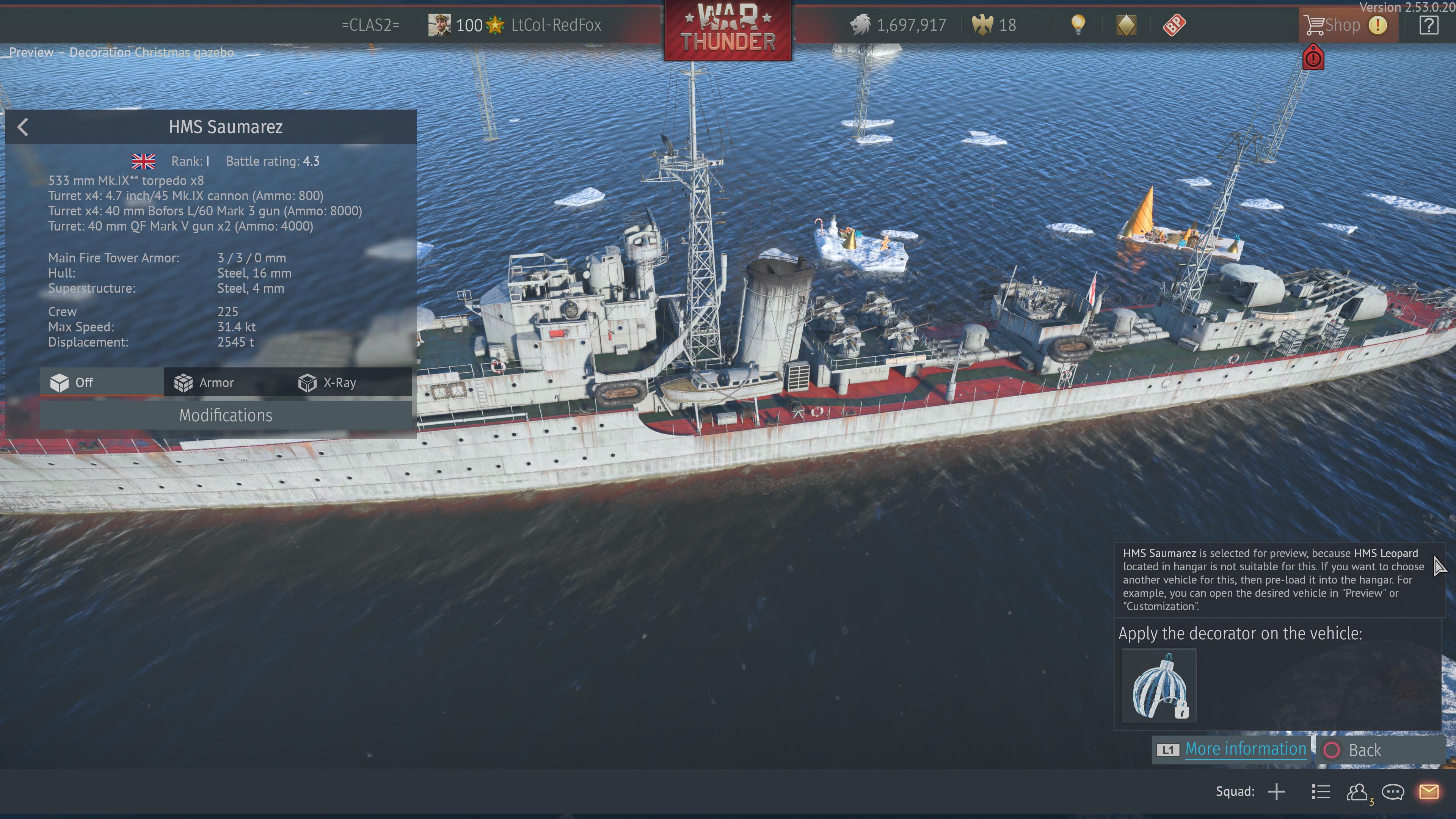Open the Modifications panel
The image size is (1456, 819).
coord(226,416)
